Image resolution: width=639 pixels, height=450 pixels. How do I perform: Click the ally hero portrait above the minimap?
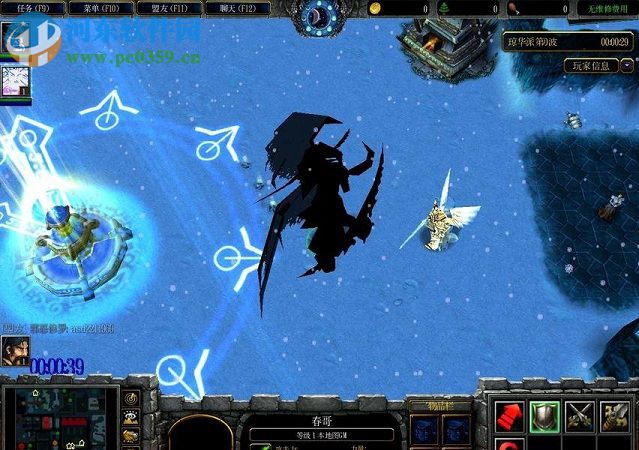14,349
